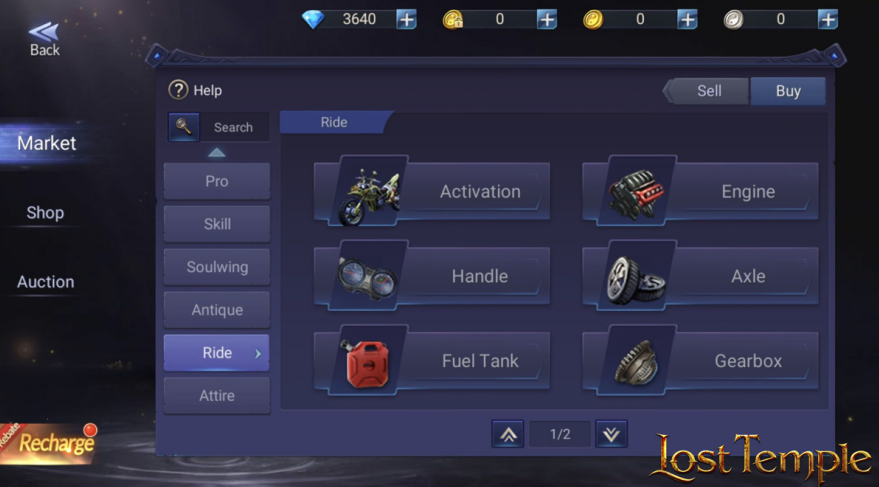Choose the Skill category
Viewport: 879px width, 487px height.
coord(217,224)
